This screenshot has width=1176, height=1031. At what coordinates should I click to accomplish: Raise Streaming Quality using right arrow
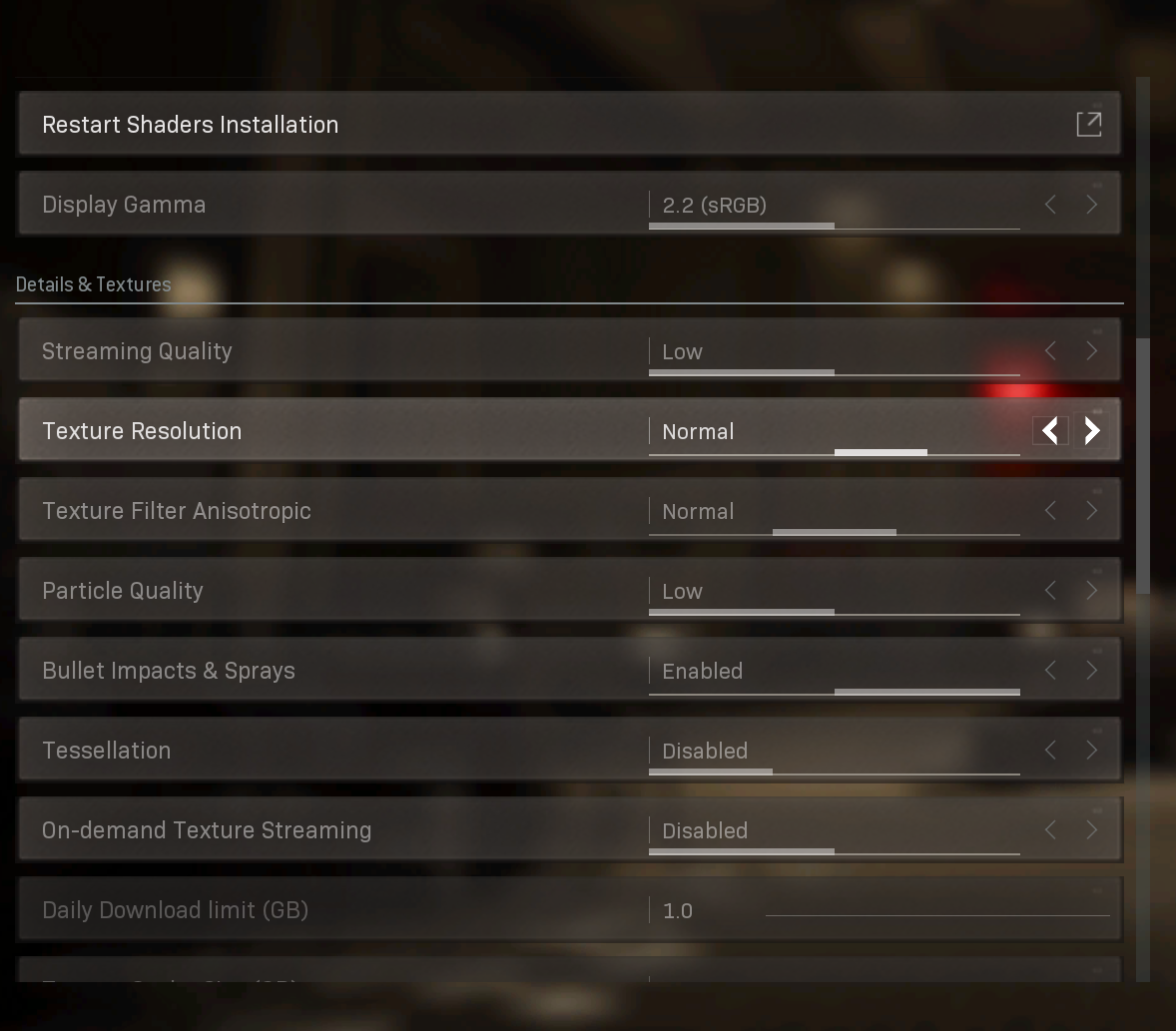[x=1092, y=351]
